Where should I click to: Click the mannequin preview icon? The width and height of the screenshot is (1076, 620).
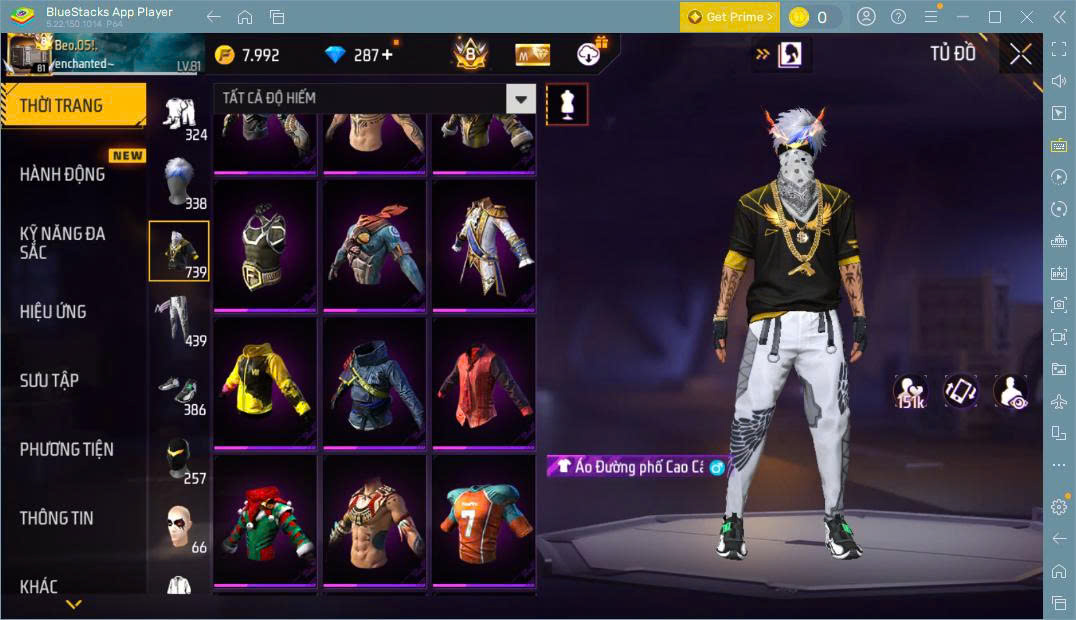[x=567, y=104]
